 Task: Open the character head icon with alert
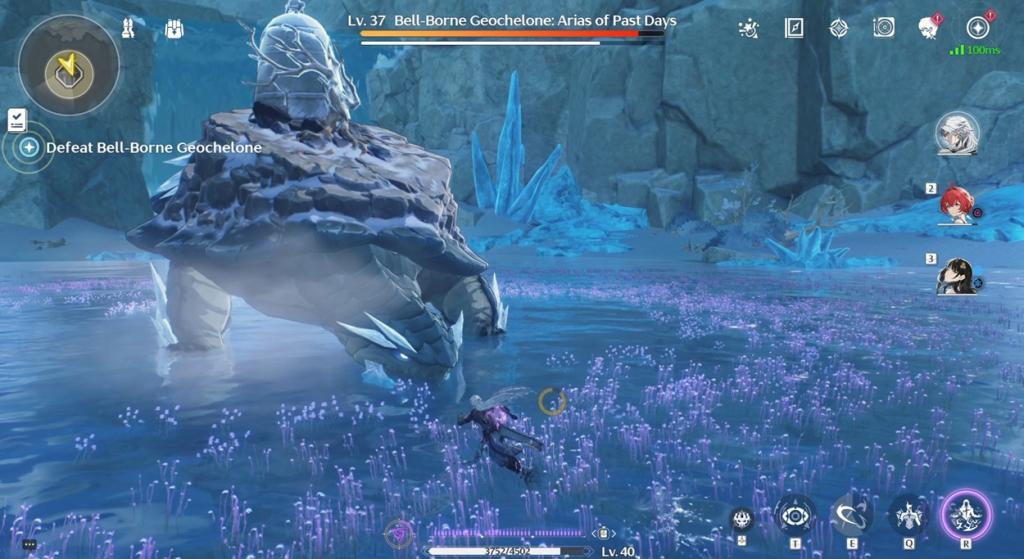point(928,28)
